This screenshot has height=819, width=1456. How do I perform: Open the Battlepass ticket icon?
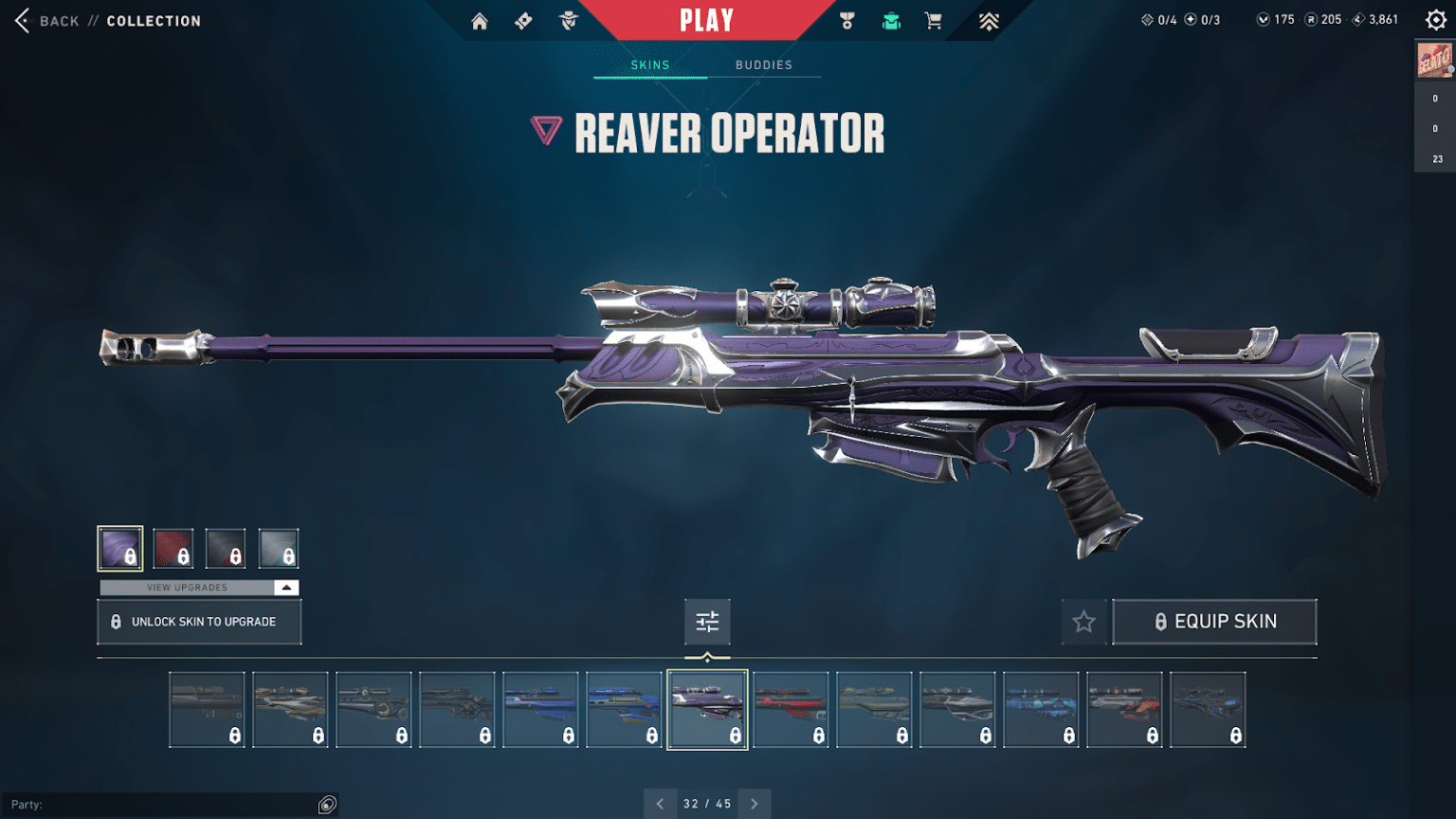pos(522,20)
